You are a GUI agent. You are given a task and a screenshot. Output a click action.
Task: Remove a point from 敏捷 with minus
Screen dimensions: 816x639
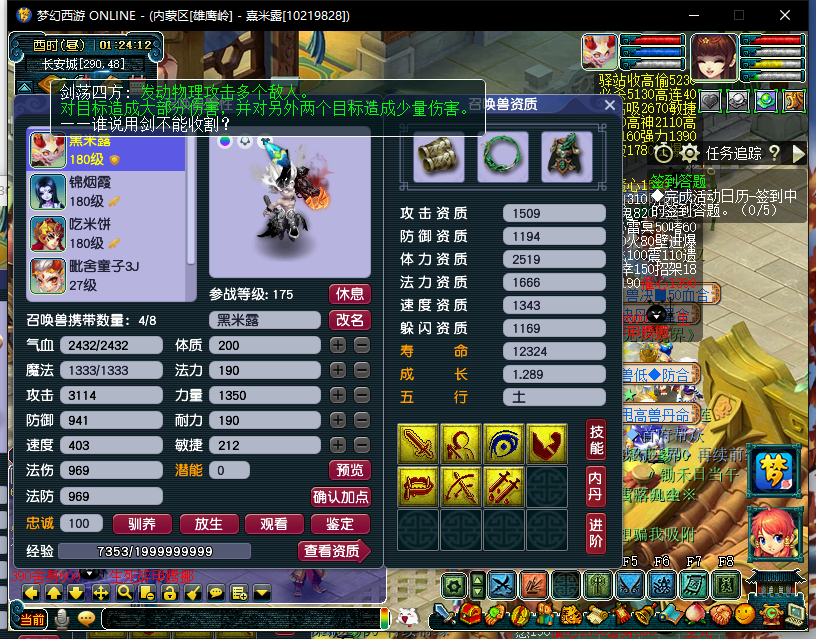[362, 445]
